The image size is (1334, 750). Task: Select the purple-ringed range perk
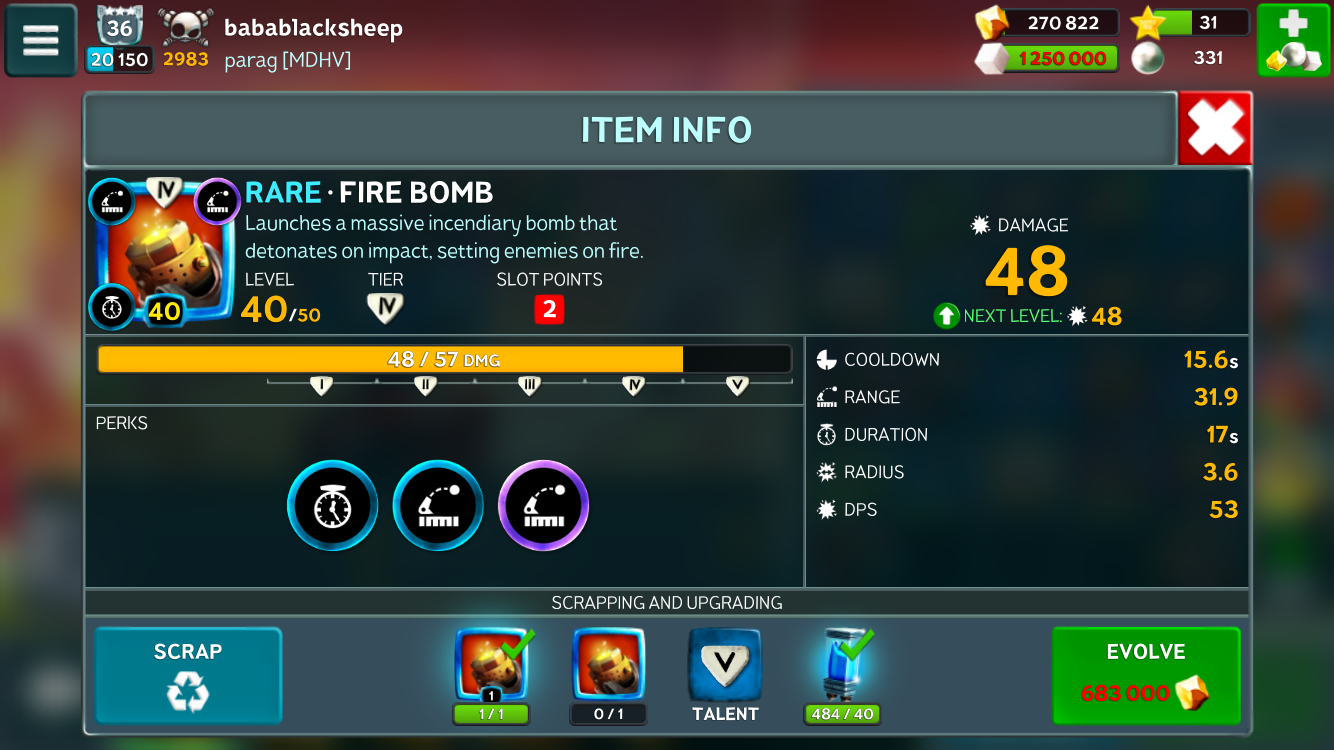point(543,506)
